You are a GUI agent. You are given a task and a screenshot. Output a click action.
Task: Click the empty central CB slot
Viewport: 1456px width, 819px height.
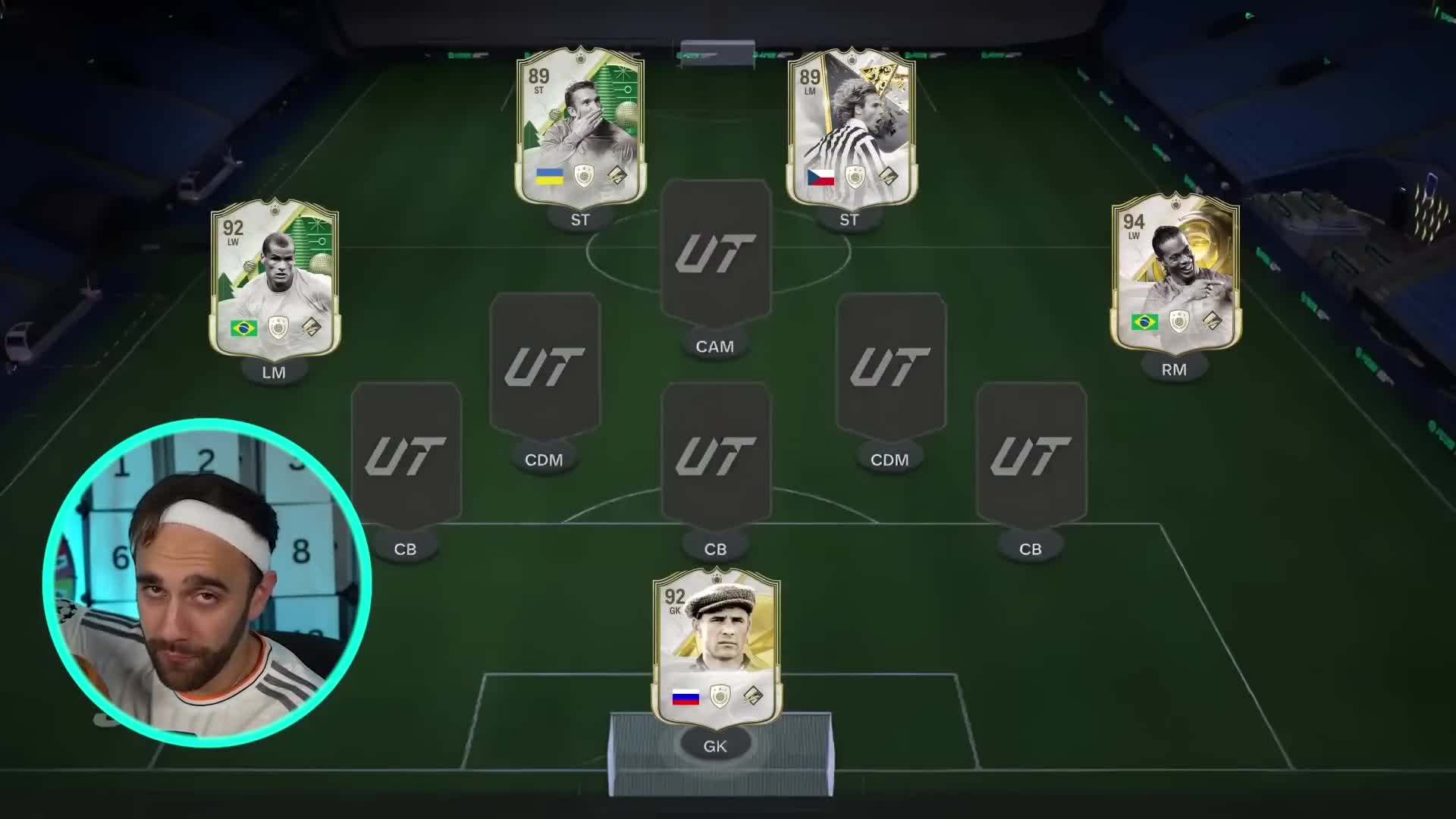pos(715,455)
